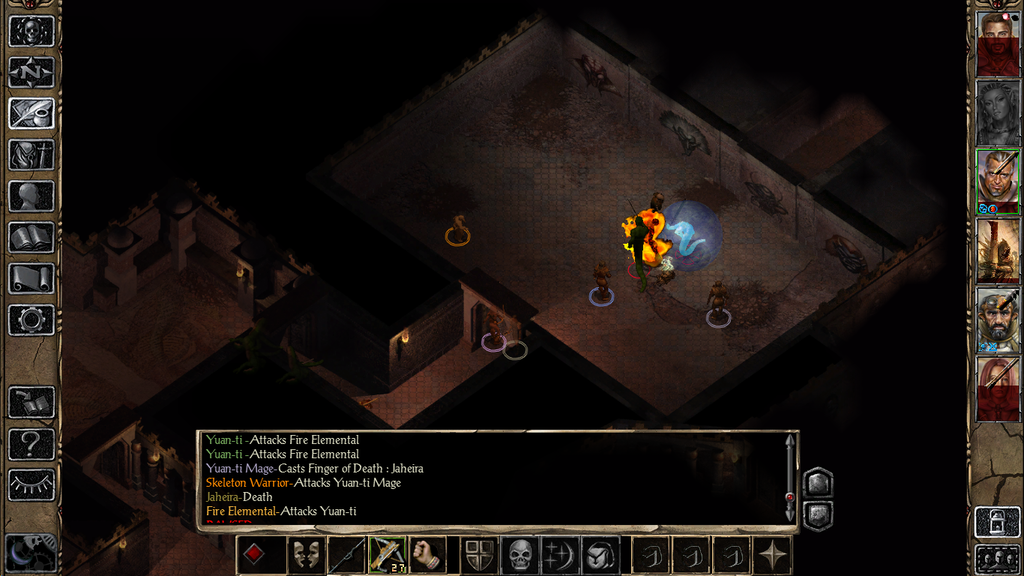Click the question mark help button
Viewport: 1024px width, 576px height.
click(x=31, y=443)
